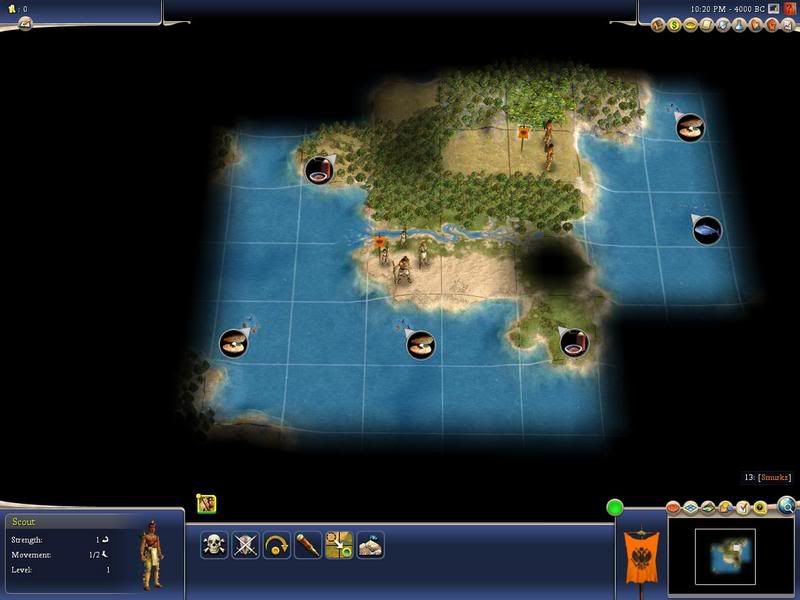Click the skull and crossbones disband button

point(214,545)
